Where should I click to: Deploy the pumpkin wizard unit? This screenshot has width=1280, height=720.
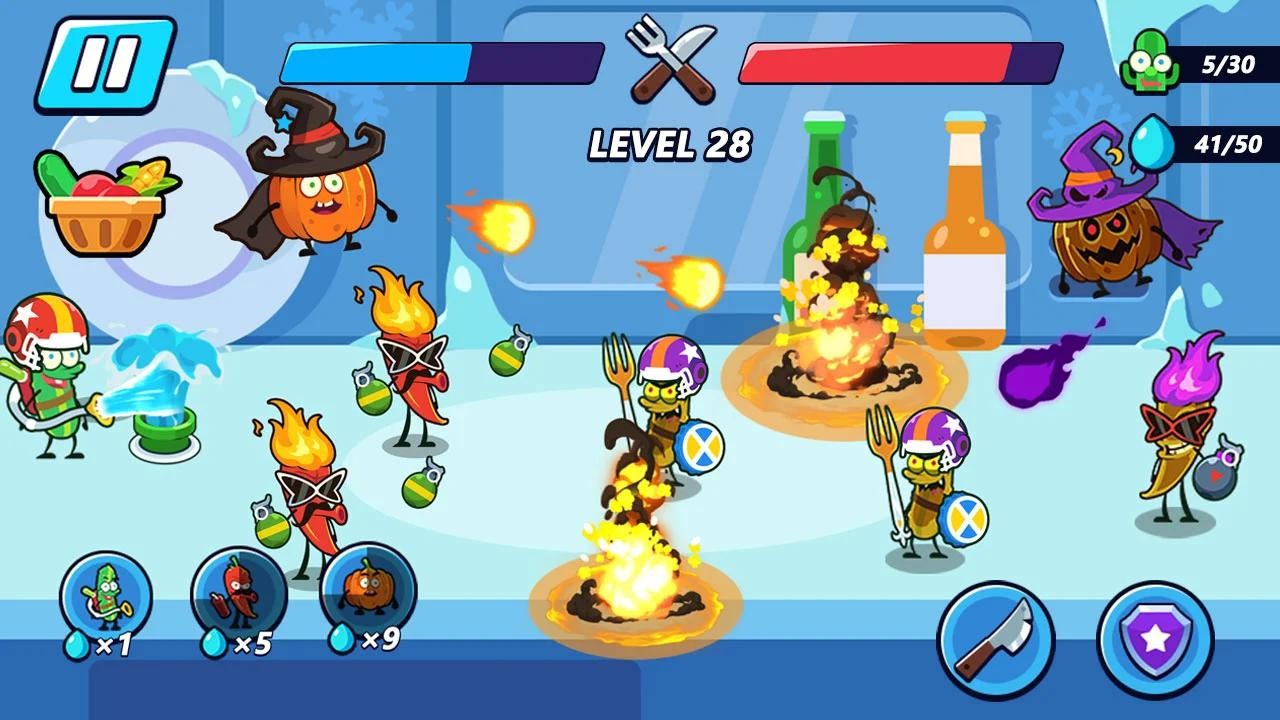(x=367, y=590)
